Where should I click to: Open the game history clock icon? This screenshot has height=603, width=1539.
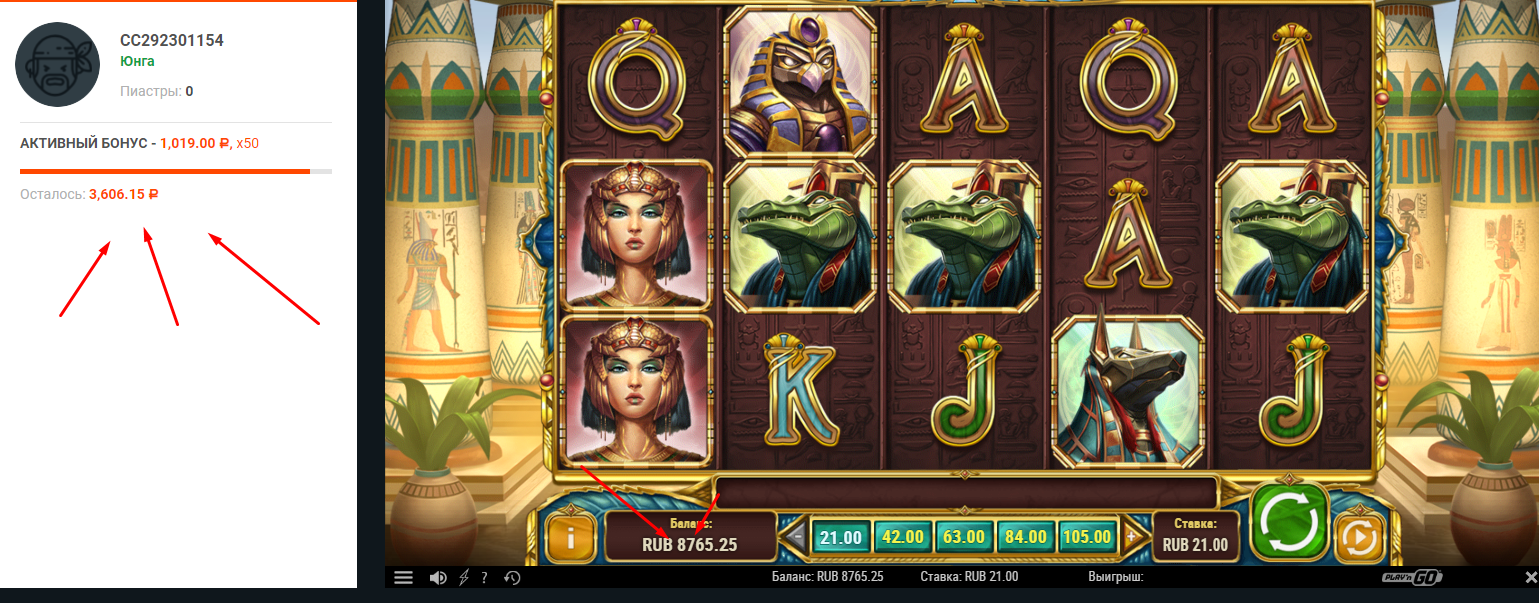coord(511,577)
